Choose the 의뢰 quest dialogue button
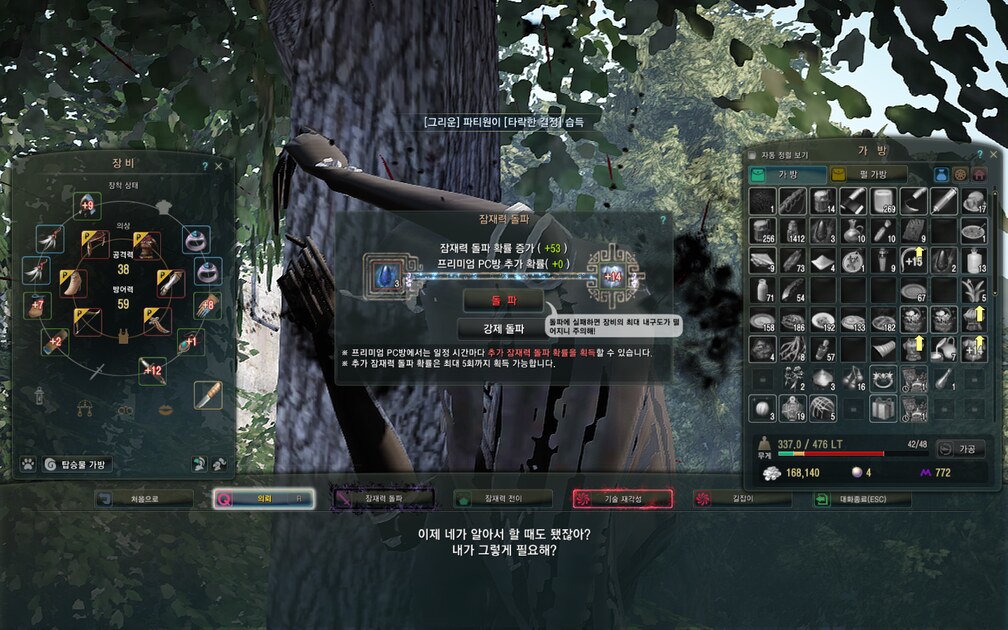 [x=264, y=498]
